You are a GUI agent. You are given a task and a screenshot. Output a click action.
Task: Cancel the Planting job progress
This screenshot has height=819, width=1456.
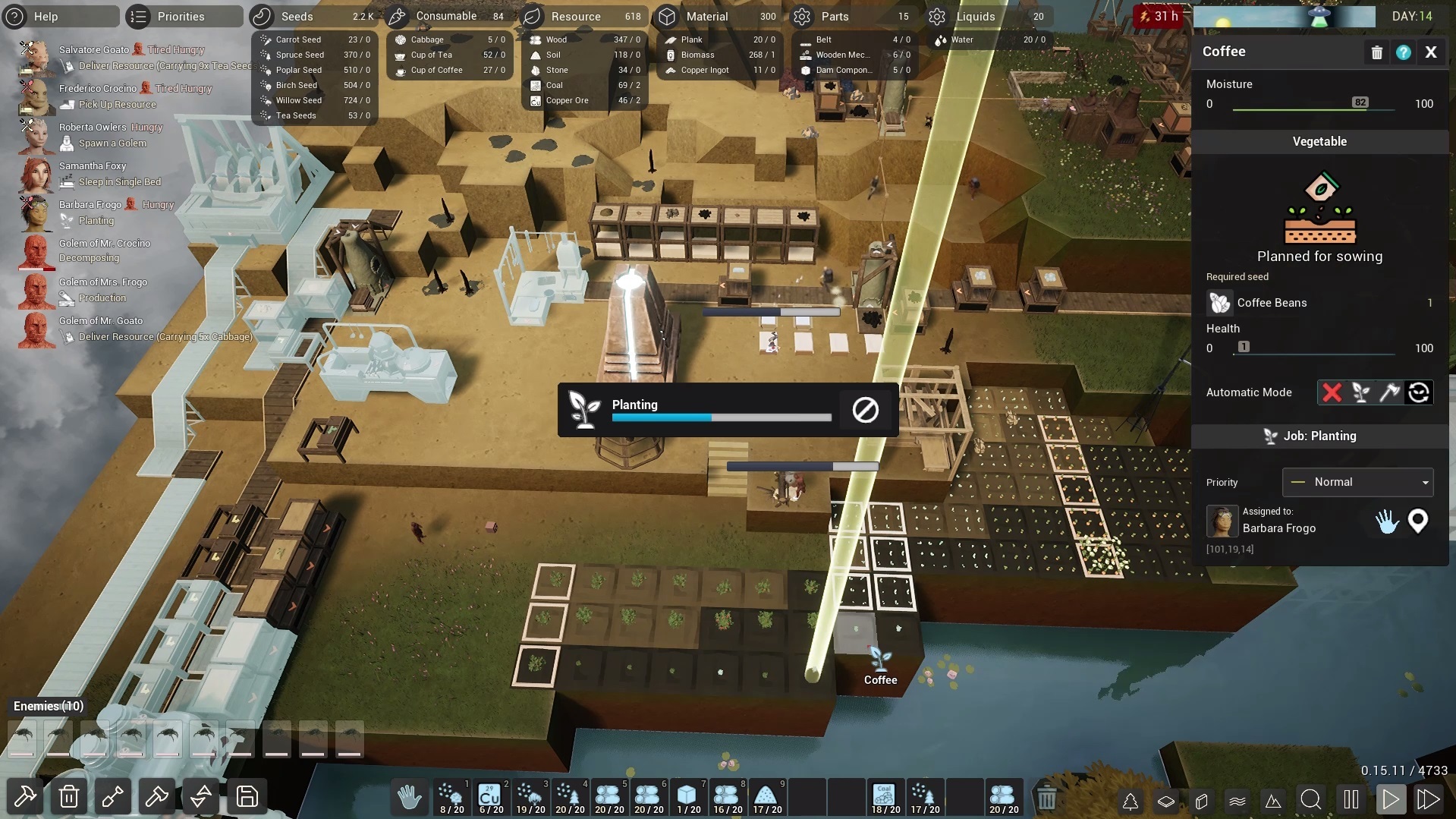(866, 410)
